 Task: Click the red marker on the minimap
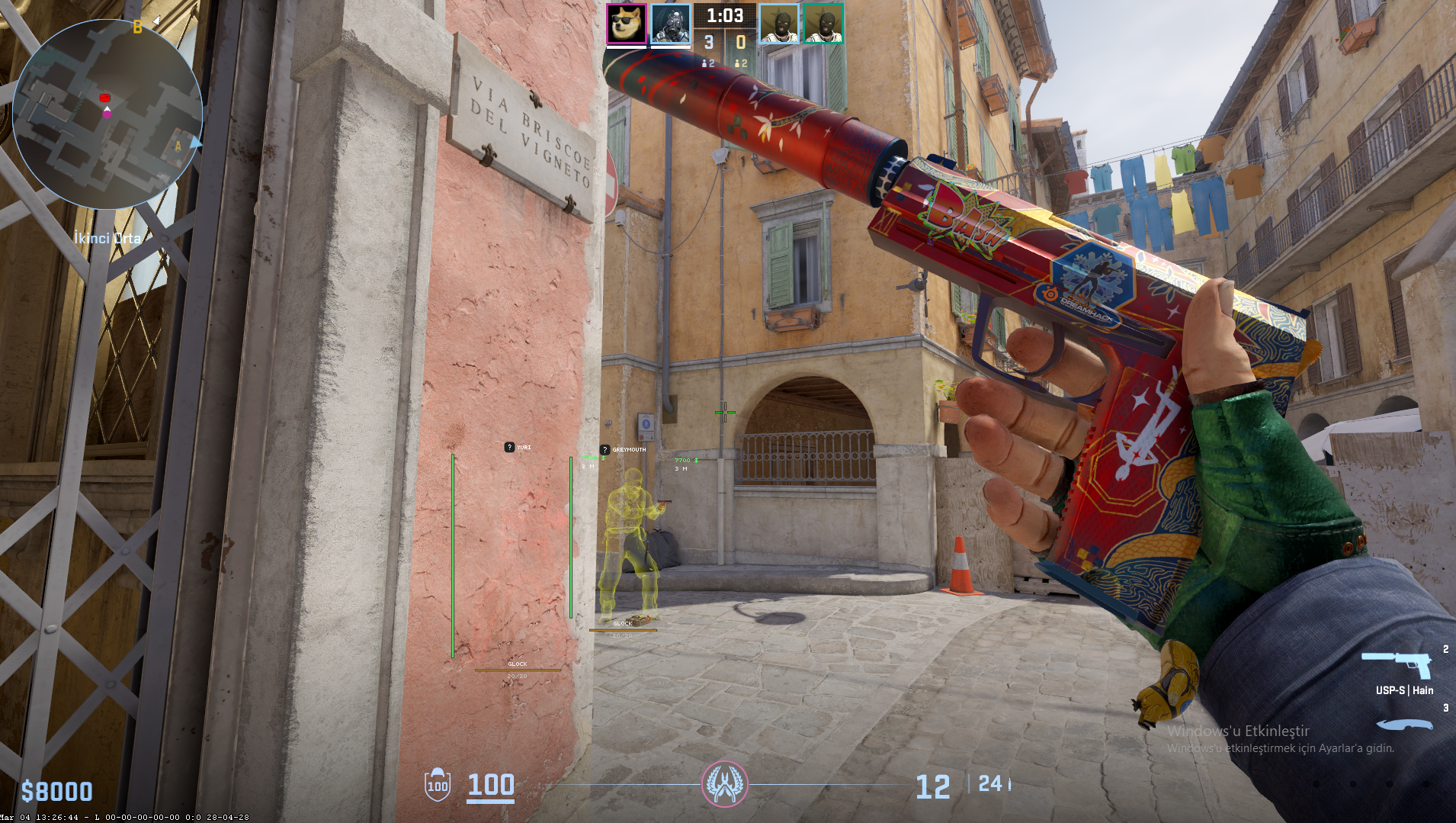pyautogui.click(x=105, y=98)
